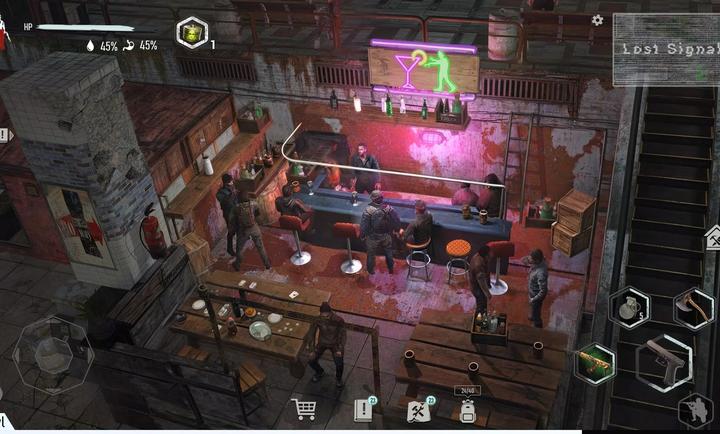Open the backpack inventory
The height and width of the screenshot is (434, 720).
pyautogui.click(x=467, y=408)
